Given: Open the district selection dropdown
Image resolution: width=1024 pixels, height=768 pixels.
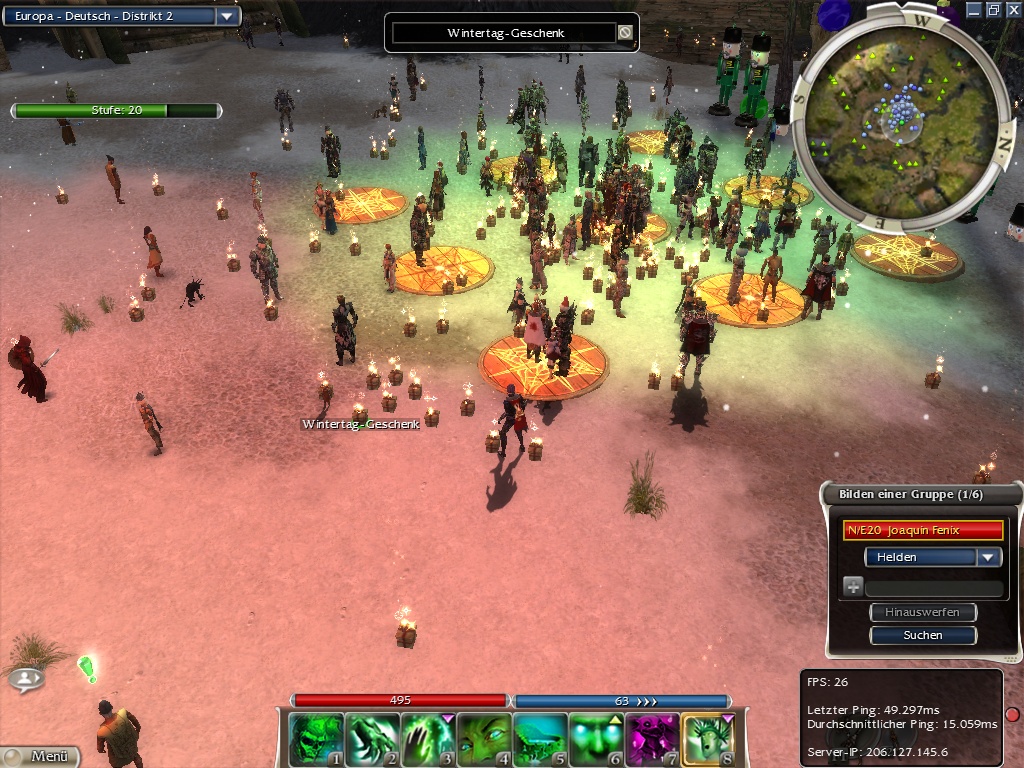Looking at the screenshot, I should pyautogui.click(x=227, y=16).
